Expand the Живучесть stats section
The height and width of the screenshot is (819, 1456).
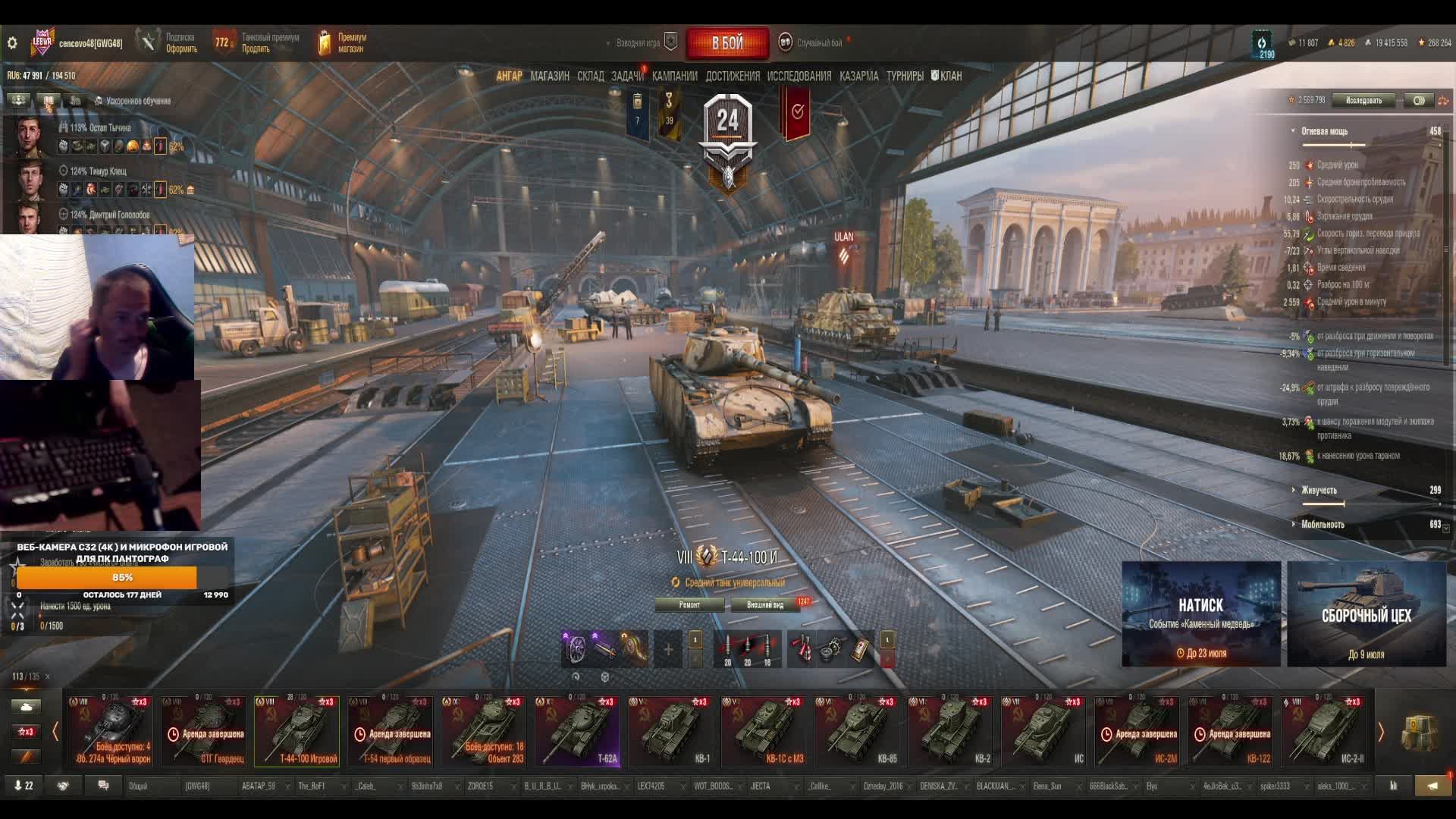pos(1319,490)
